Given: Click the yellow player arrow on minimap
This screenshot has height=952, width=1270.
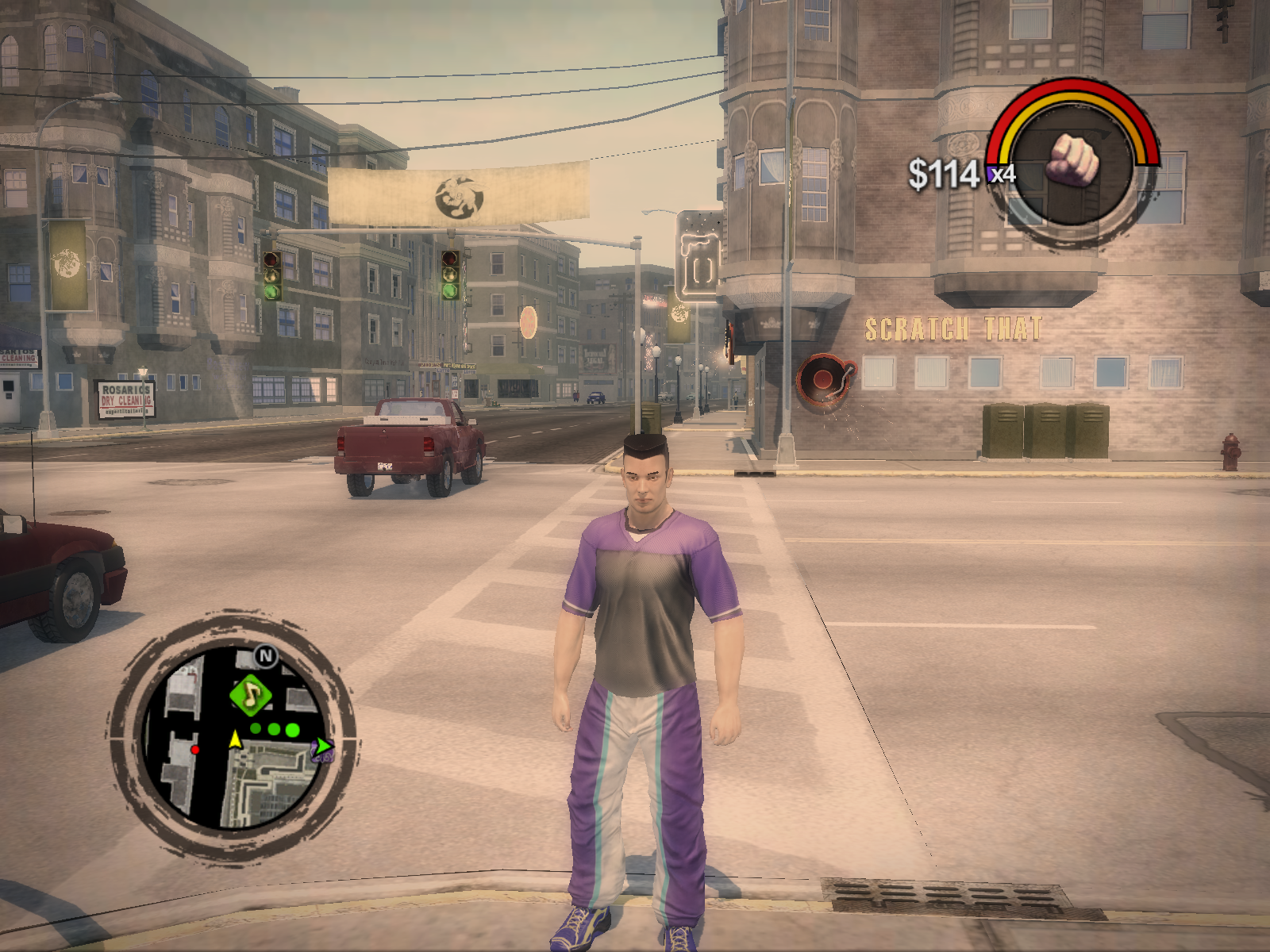Looking at the screenshot, I should (x=235, y=739).
